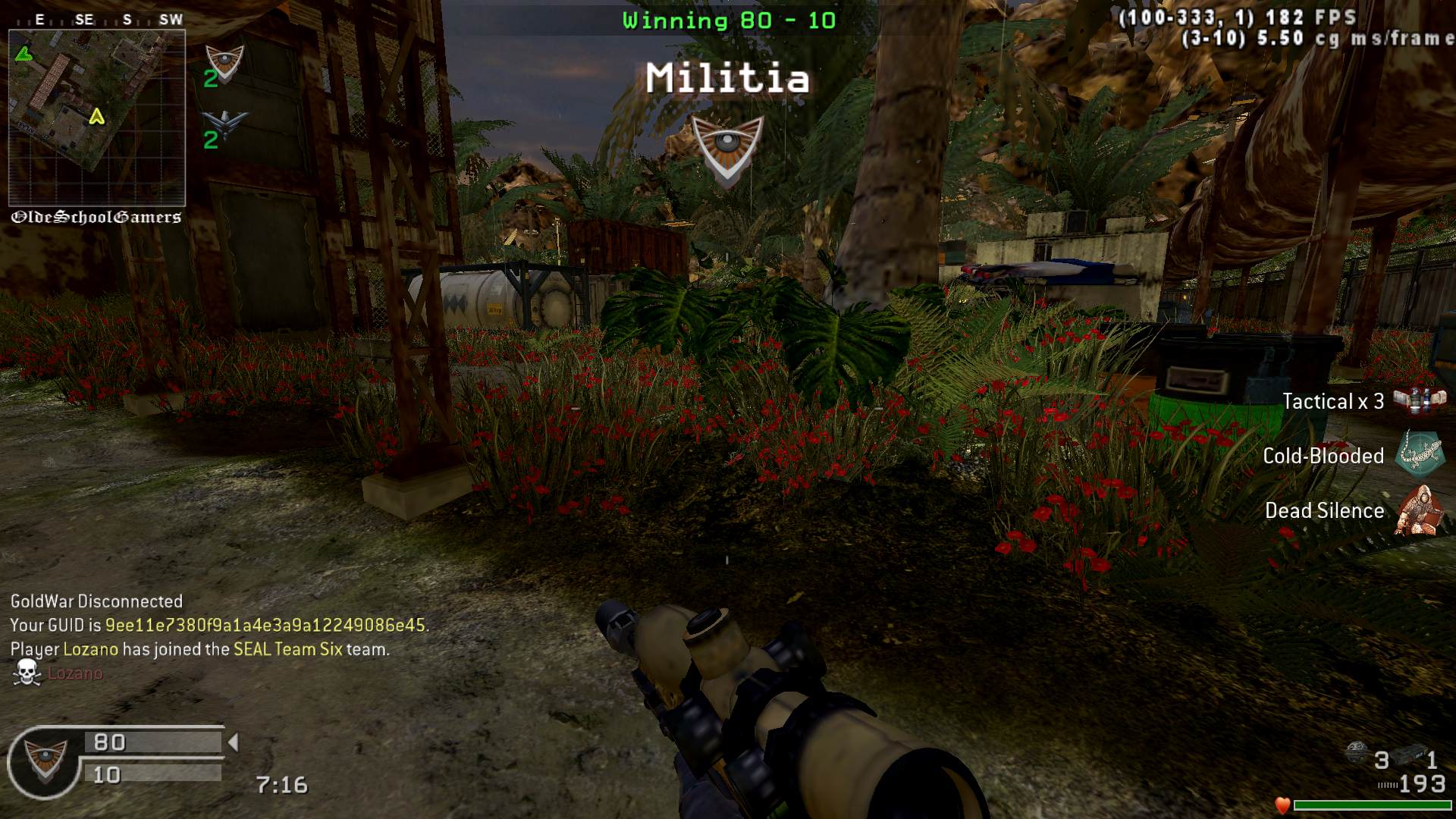The image size is (1456, 819).
Task: Click the skull icon beside Lozano
Action: [x=27, y=673]
